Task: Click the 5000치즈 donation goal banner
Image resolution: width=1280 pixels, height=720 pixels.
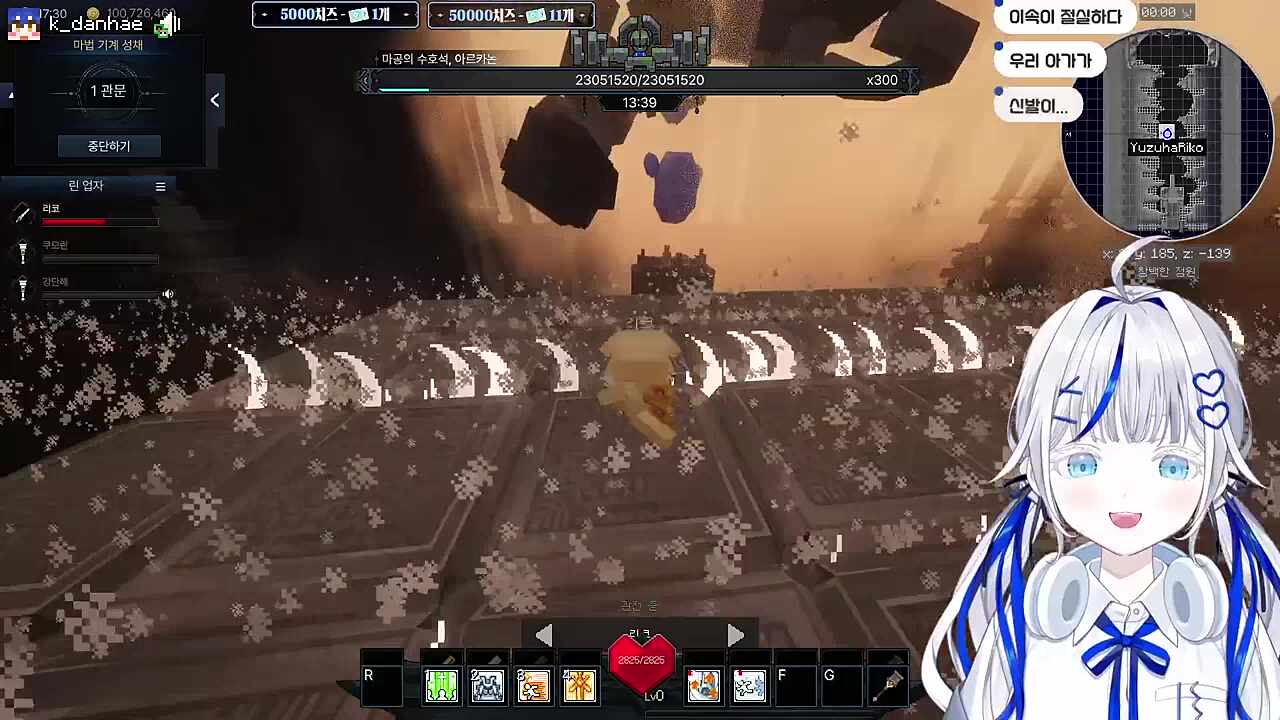Action: click(335, 15)
